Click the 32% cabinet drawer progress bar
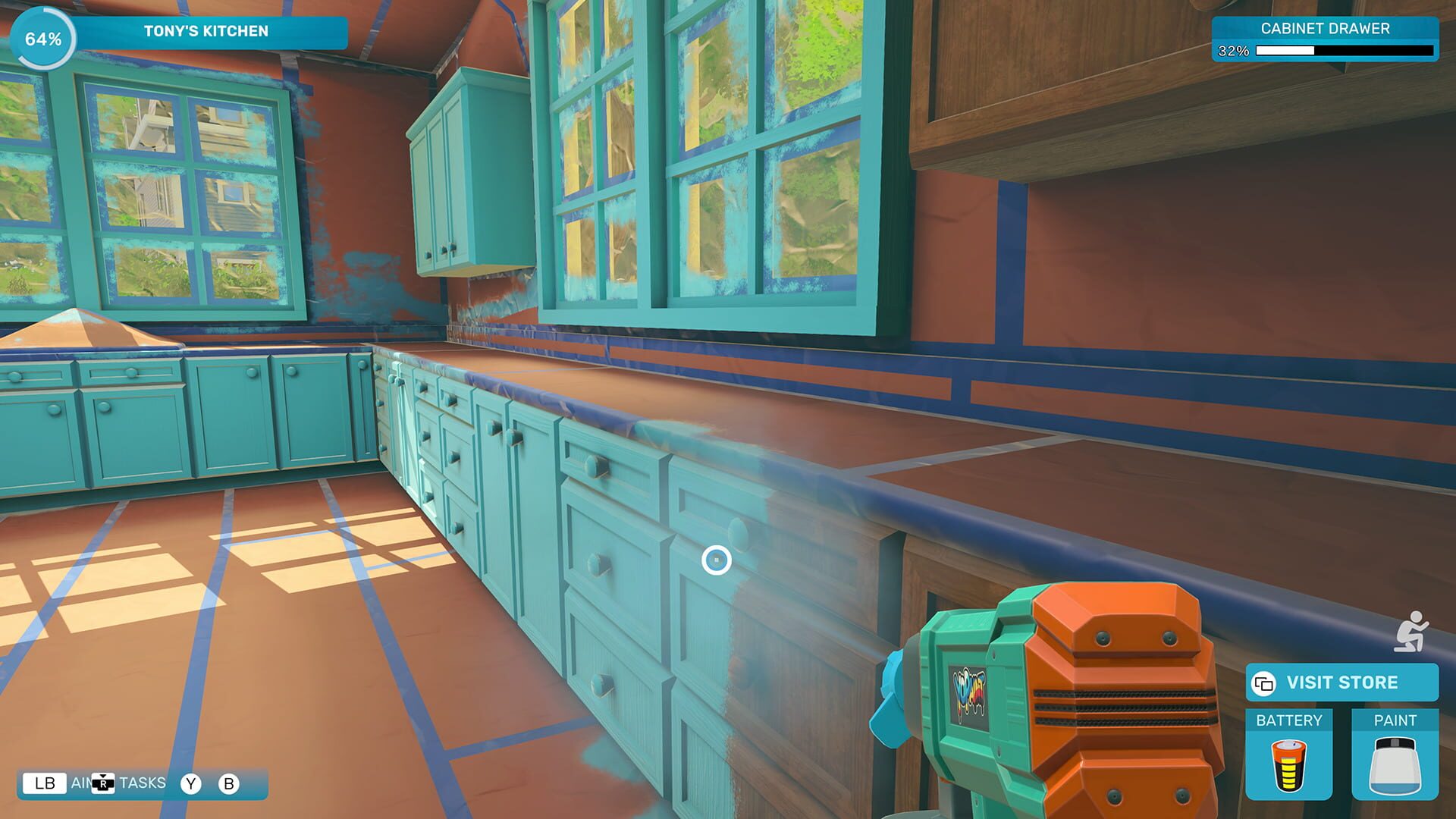1456x819 pixels. 1342,52
